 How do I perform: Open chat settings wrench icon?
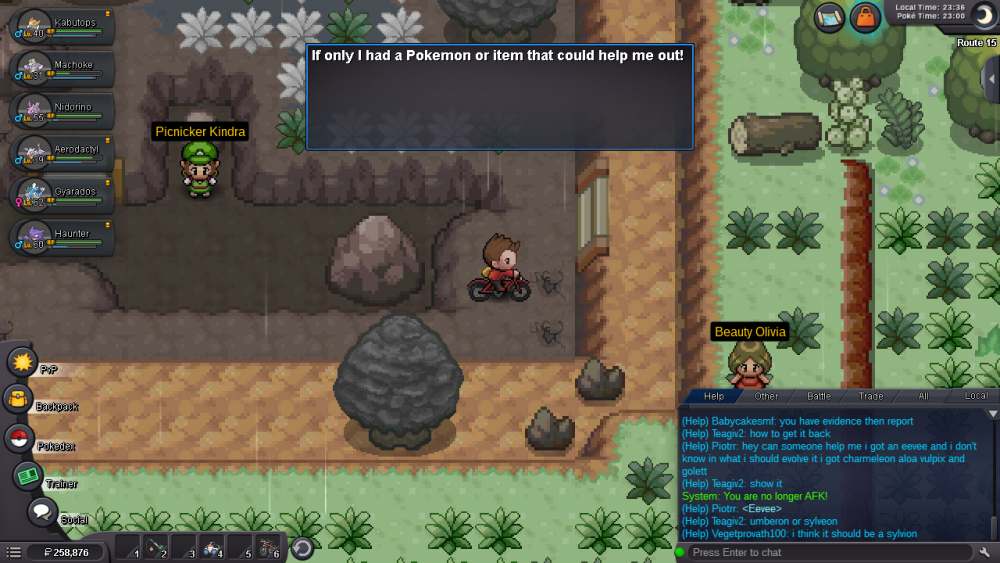[985, 552]
